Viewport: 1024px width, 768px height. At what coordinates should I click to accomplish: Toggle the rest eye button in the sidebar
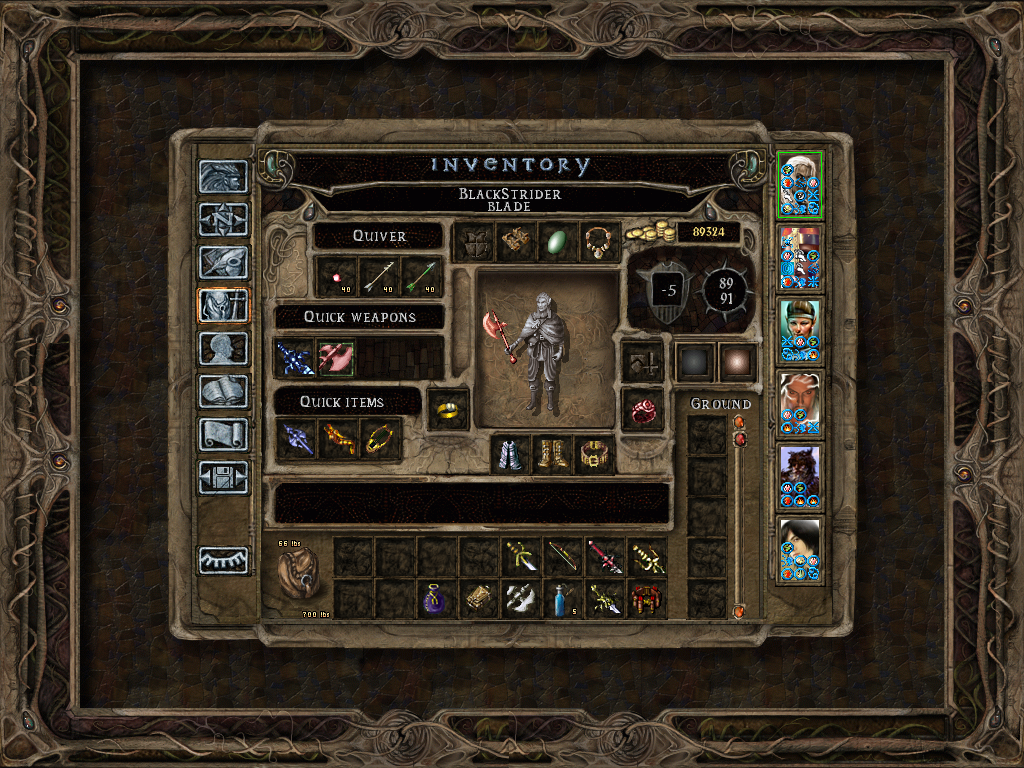223,560
